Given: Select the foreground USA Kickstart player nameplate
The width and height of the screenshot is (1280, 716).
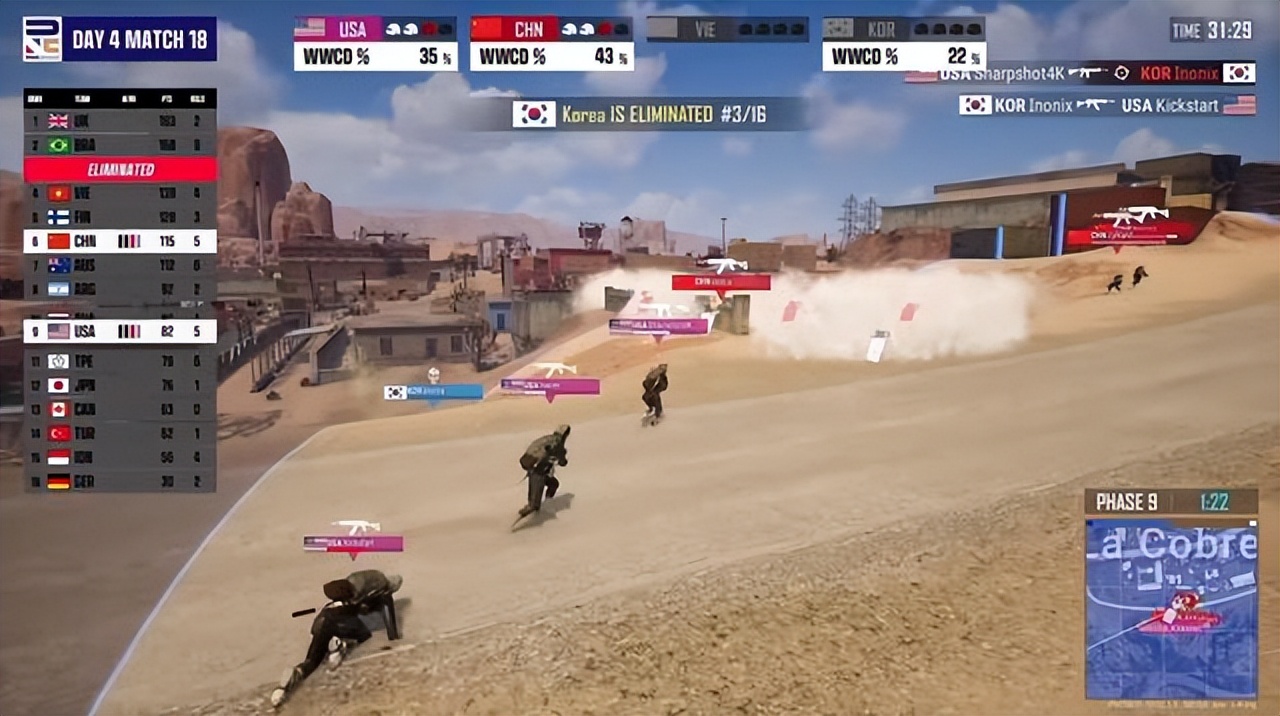Looking at the screenshot, I should click(x=353, y=543).
